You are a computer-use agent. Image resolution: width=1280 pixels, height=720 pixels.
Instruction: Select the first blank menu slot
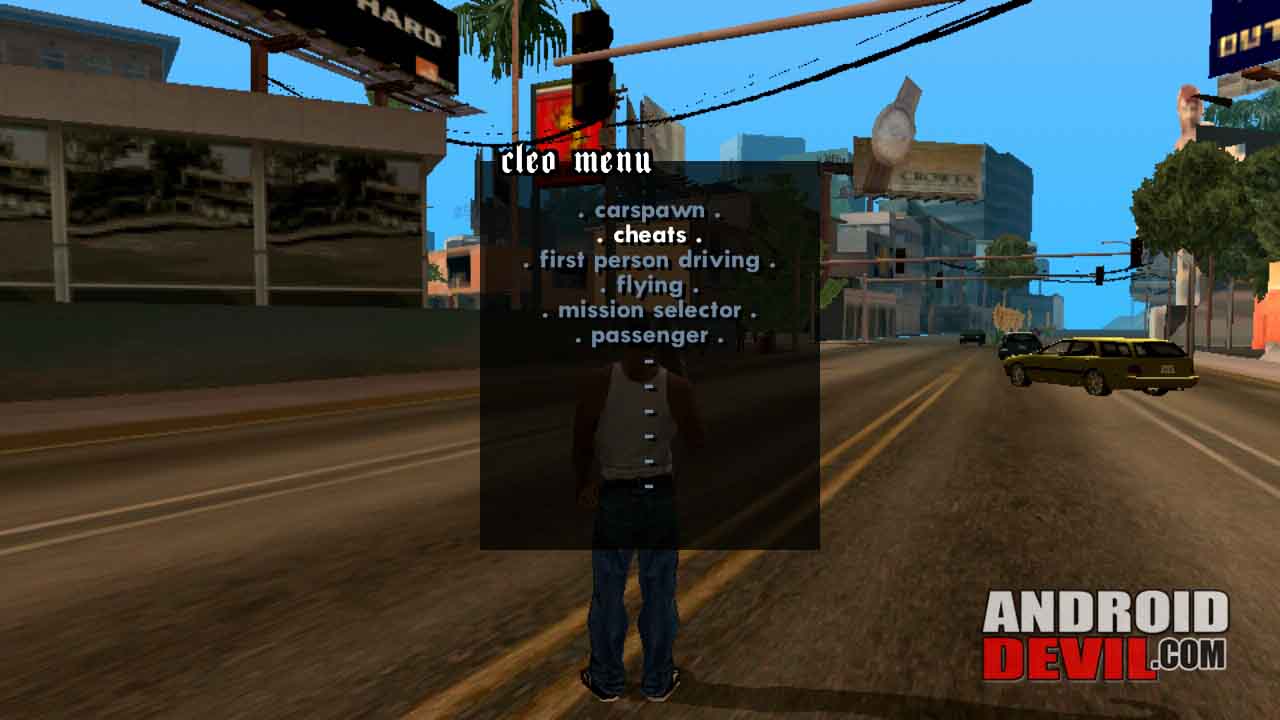click(648, 362)
